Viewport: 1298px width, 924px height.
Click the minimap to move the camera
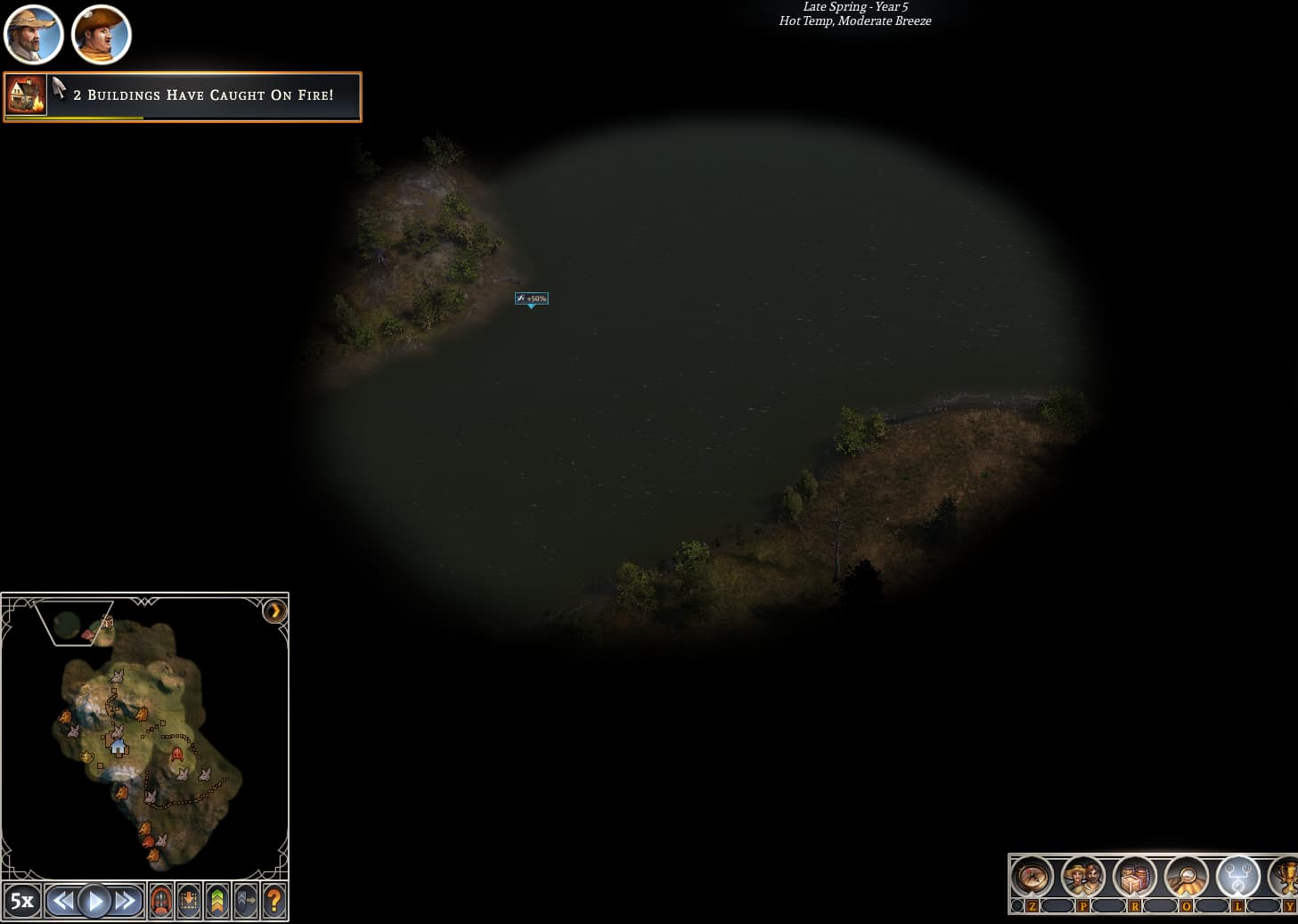click(143, 740)
